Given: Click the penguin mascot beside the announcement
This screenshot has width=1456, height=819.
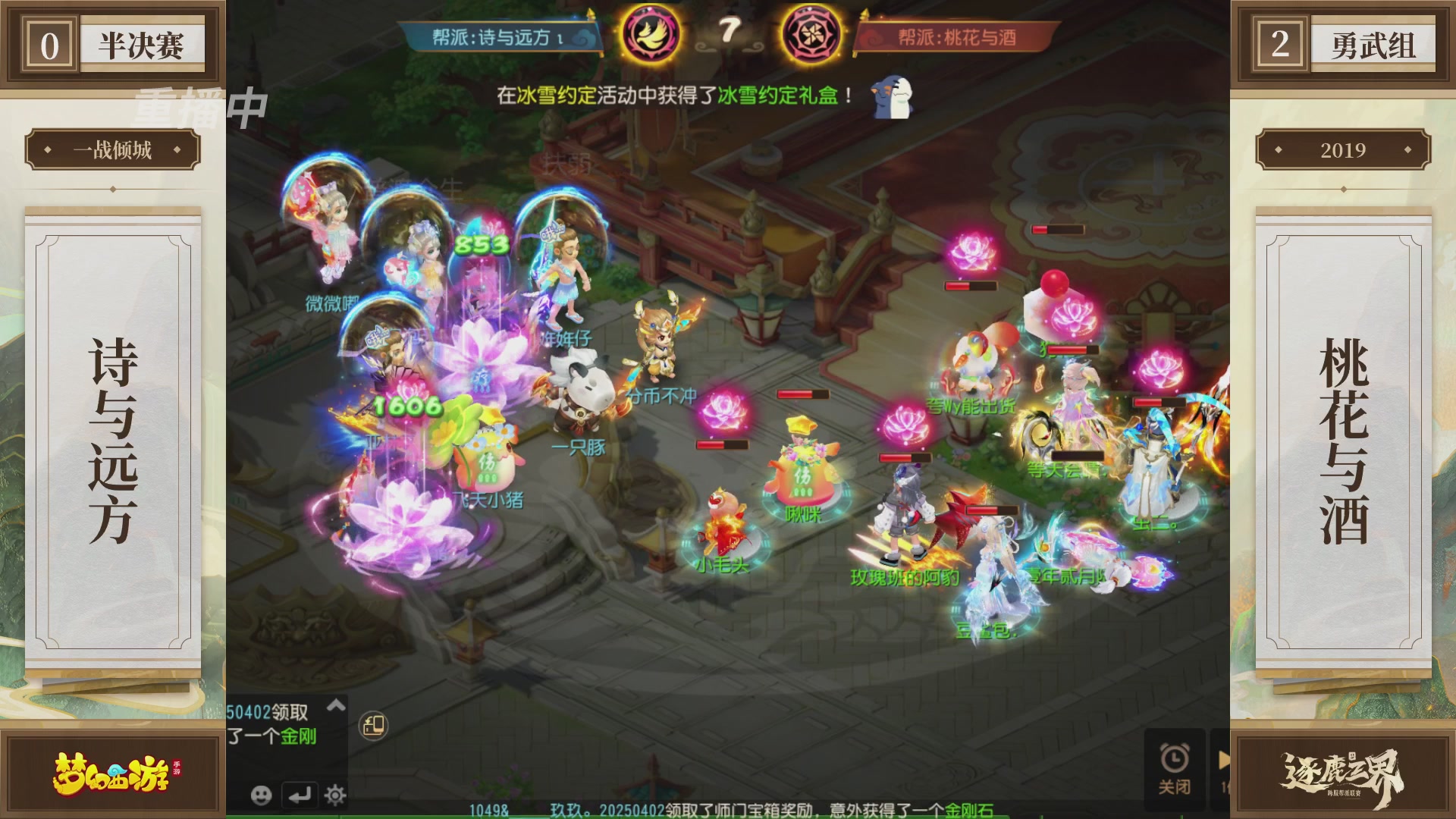Looking at the screenshot, I should (x=890, y=97).
